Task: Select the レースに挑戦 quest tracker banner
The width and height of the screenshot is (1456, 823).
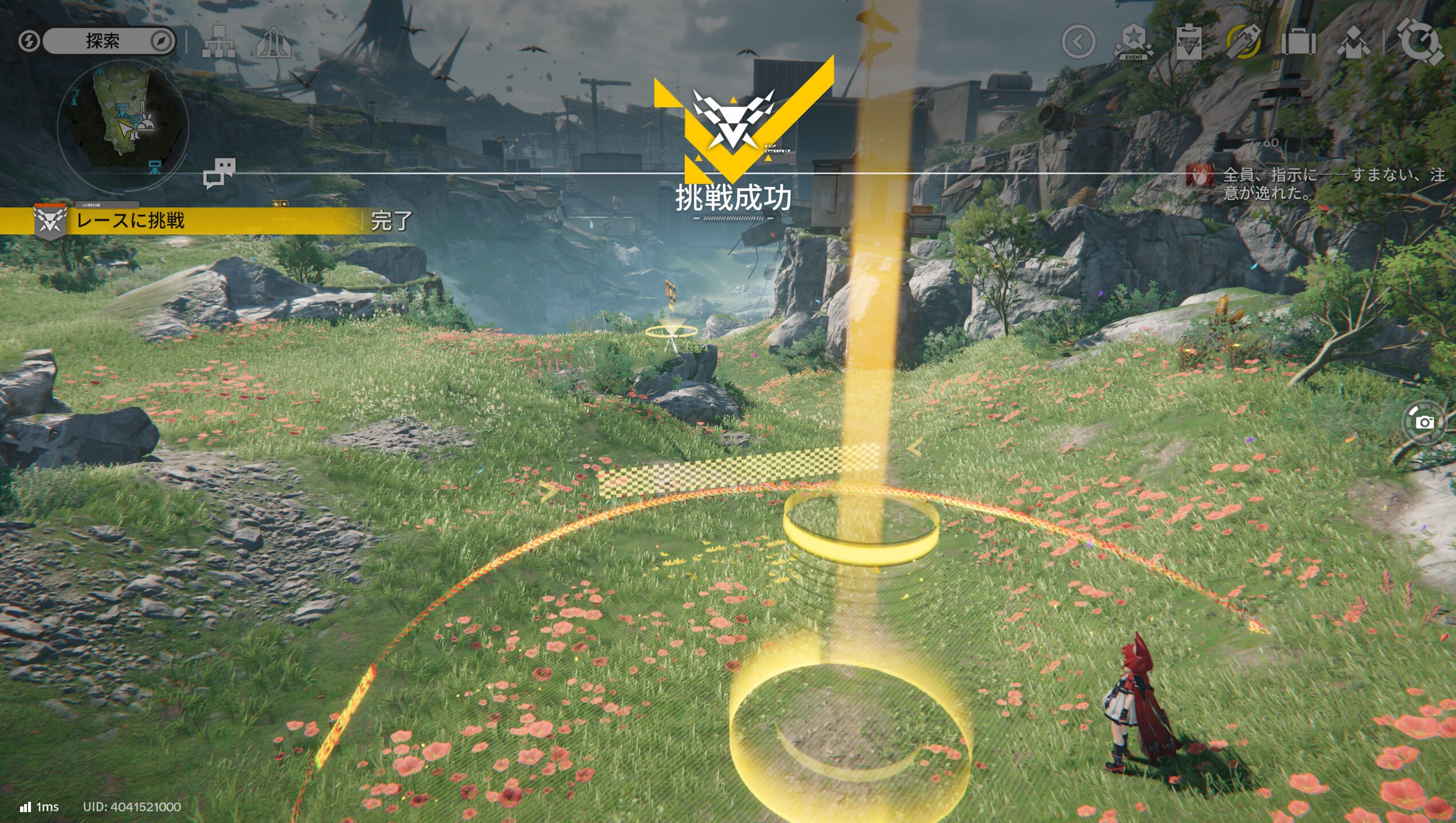Action: [x=183, y=221]
